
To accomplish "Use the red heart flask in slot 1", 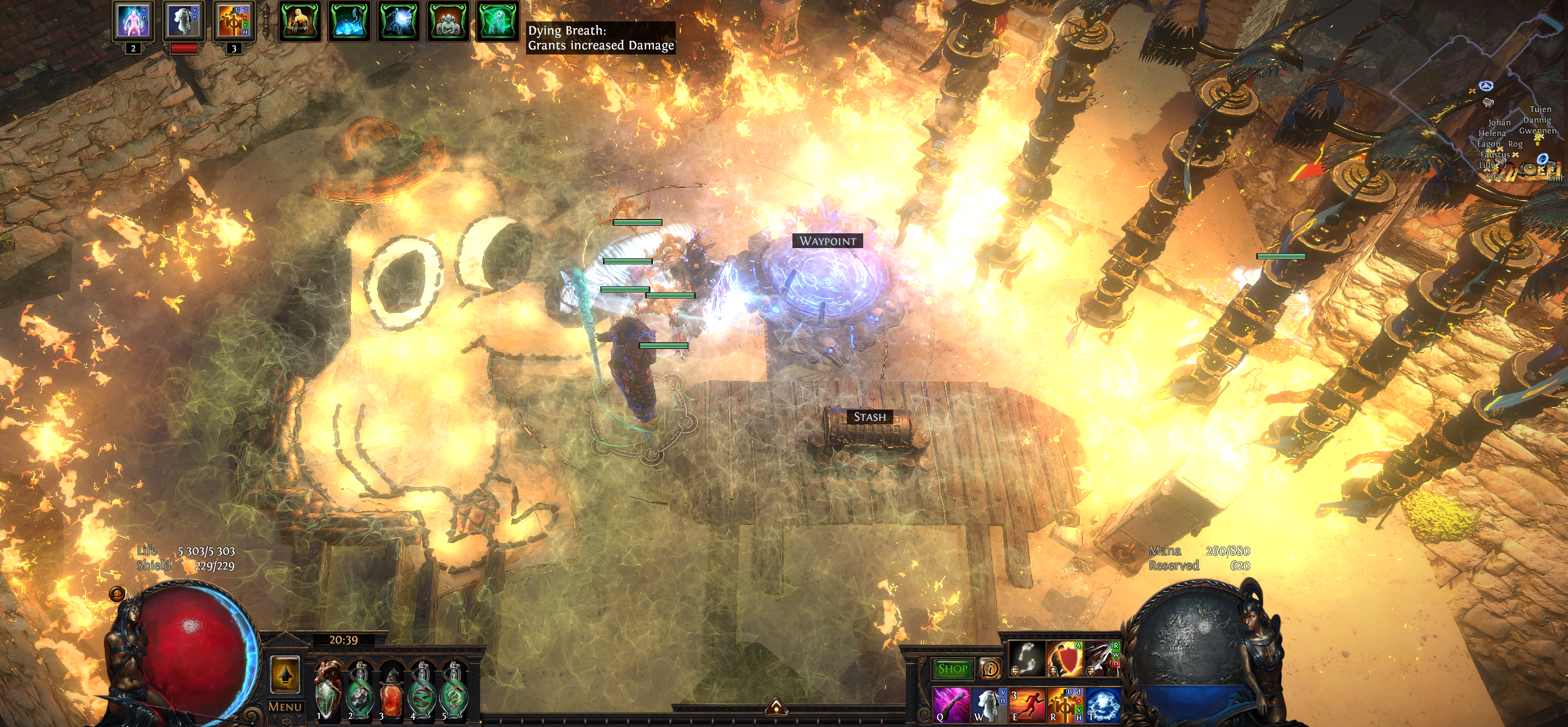I will tap(327, 692).
